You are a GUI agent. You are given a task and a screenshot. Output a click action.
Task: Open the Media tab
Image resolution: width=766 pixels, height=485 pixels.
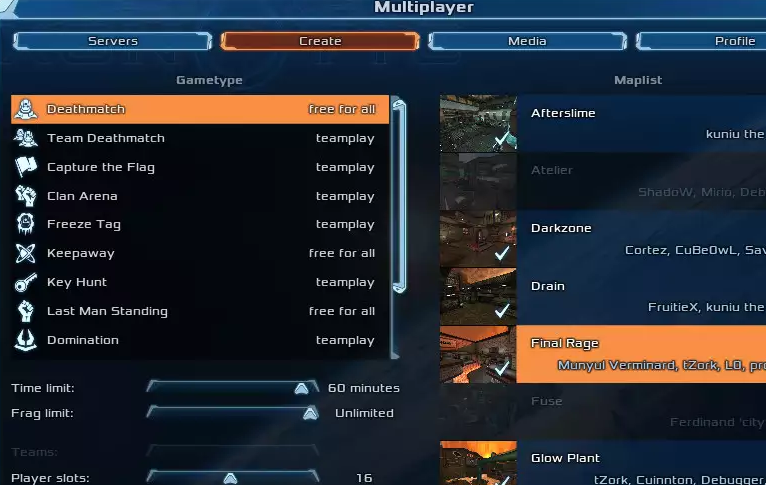(526, 41)
